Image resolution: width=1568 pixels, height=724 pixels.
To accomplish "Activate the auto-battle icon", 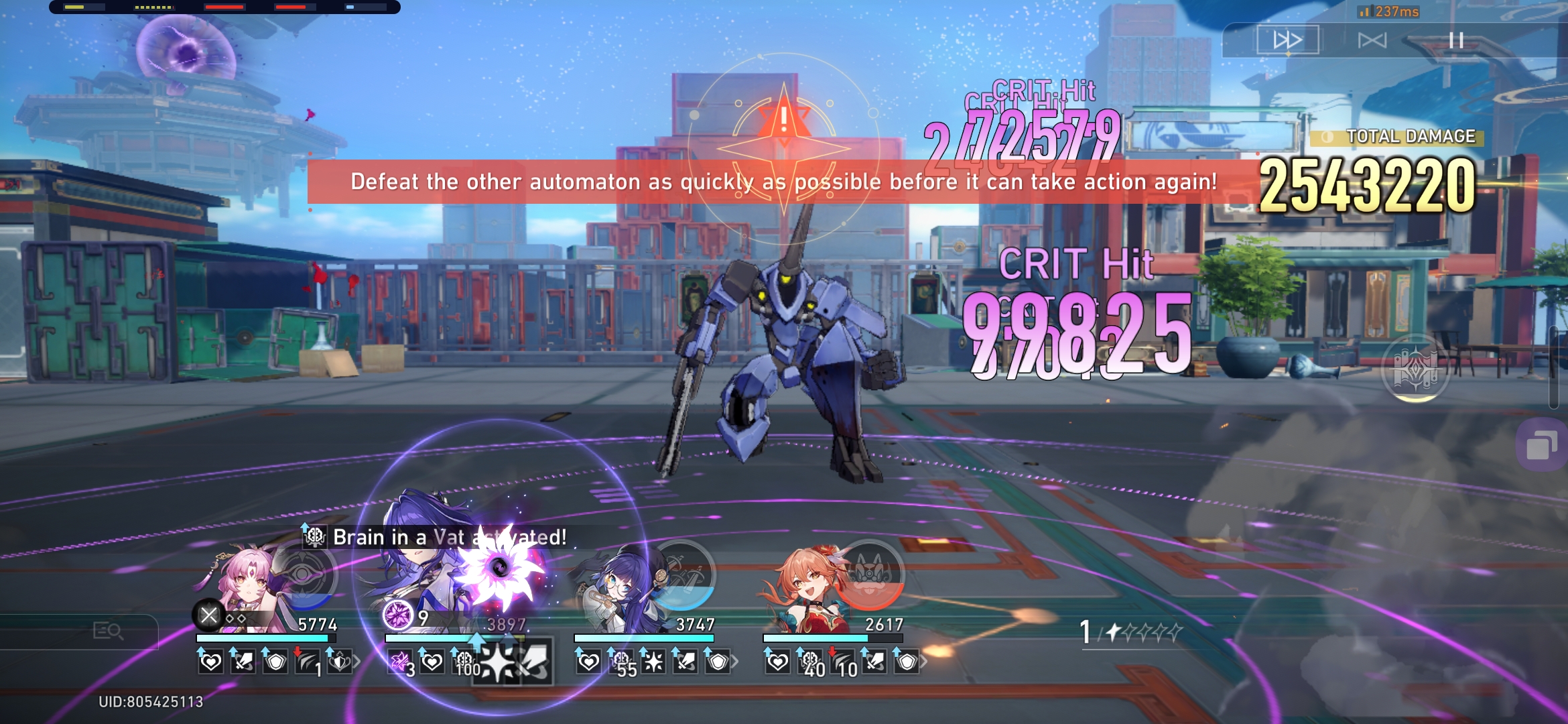I will (x=1372, y=40).
